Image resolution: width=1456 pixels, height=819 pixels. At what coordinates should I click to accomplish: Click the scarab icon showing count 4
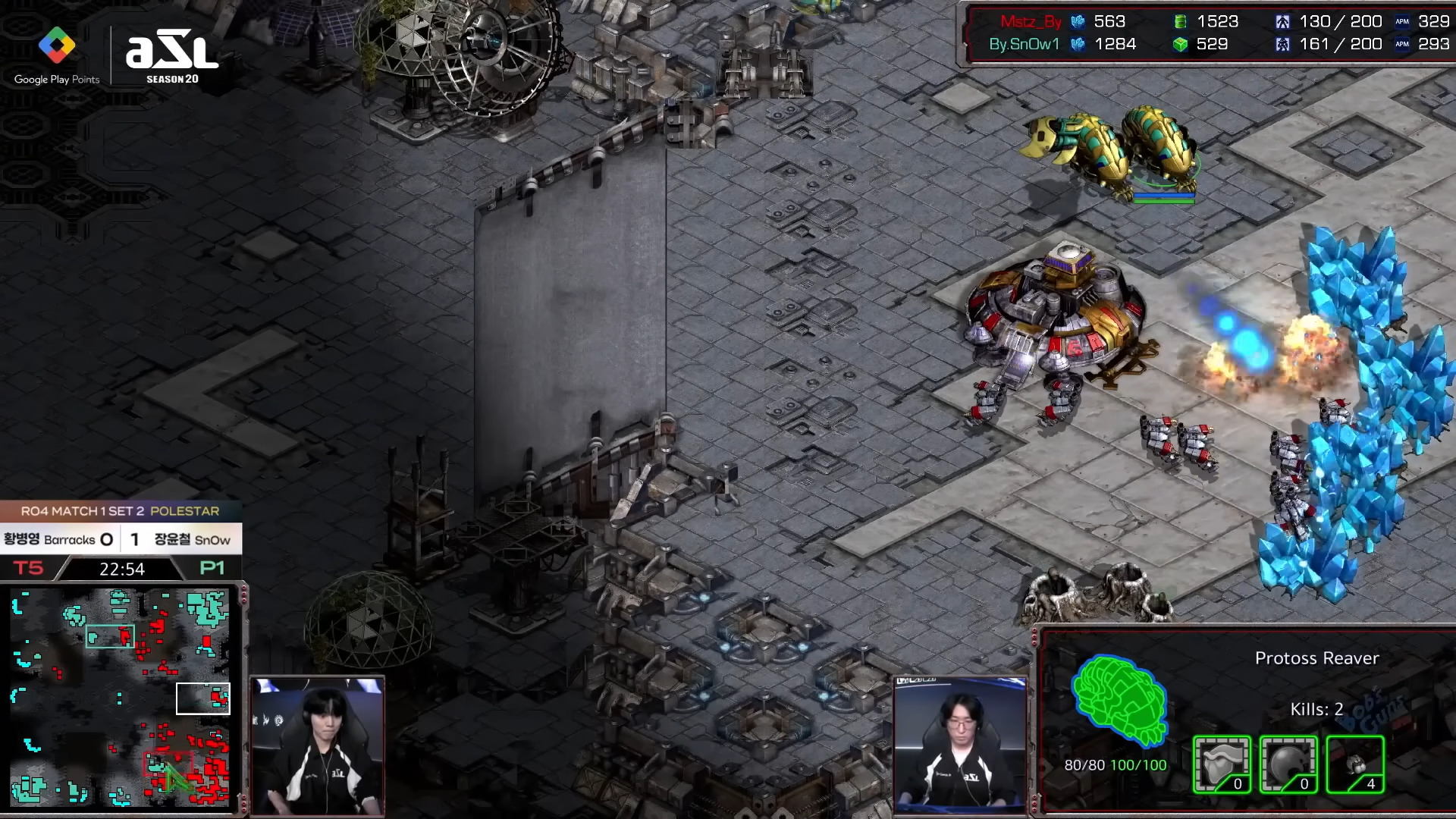point(1355,764)
